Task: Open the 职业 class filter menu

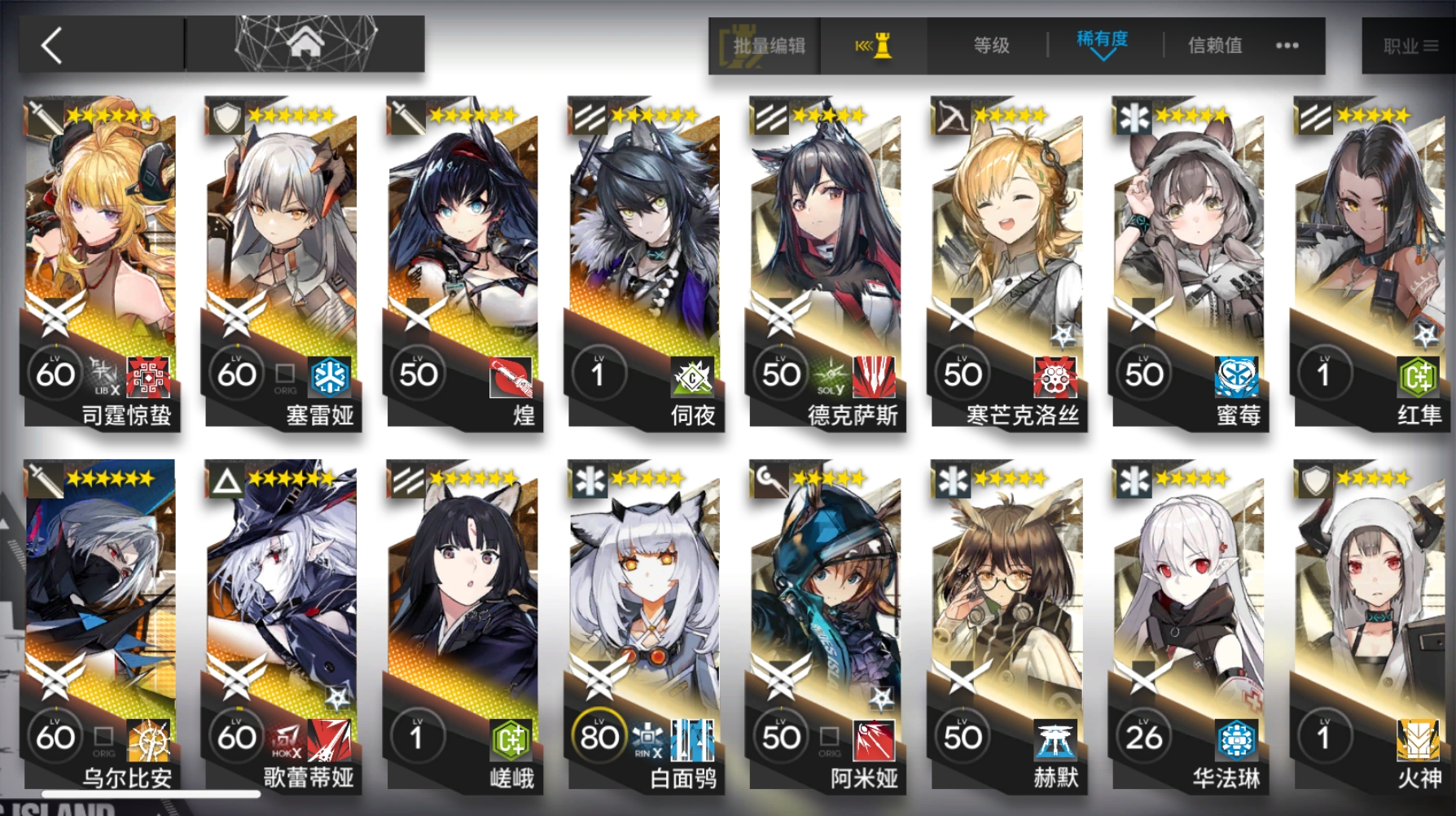Action: tap(1410, 46)
